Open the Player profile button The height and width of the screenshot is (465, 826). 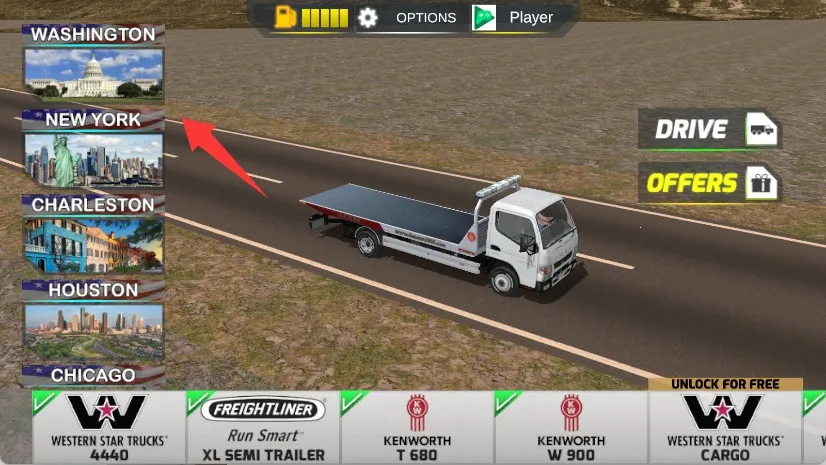pos(514,17)
